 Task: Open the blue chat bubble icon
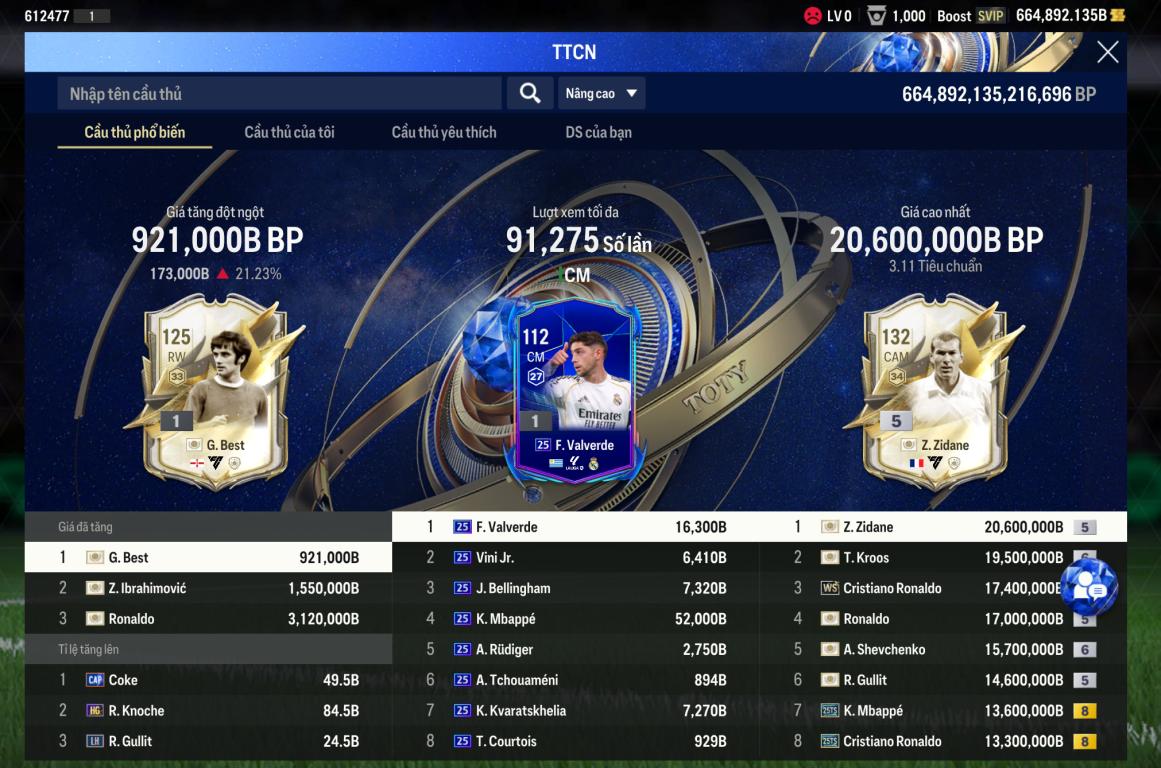(x=1088, y=589)
